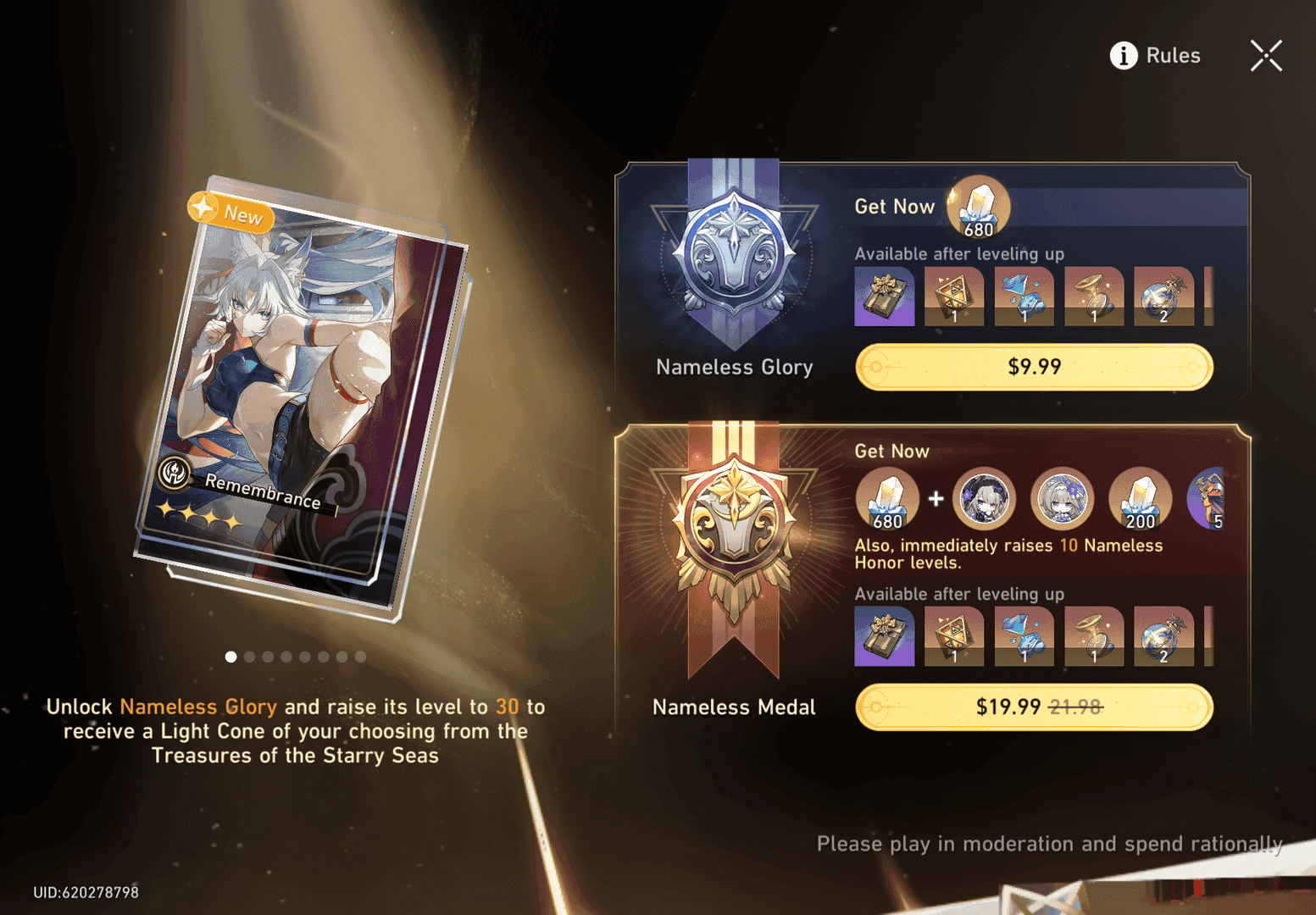Screen dimensions: 1316x915
Task: Purchase Nameless Medal for $19.99
Action: 1034,707
